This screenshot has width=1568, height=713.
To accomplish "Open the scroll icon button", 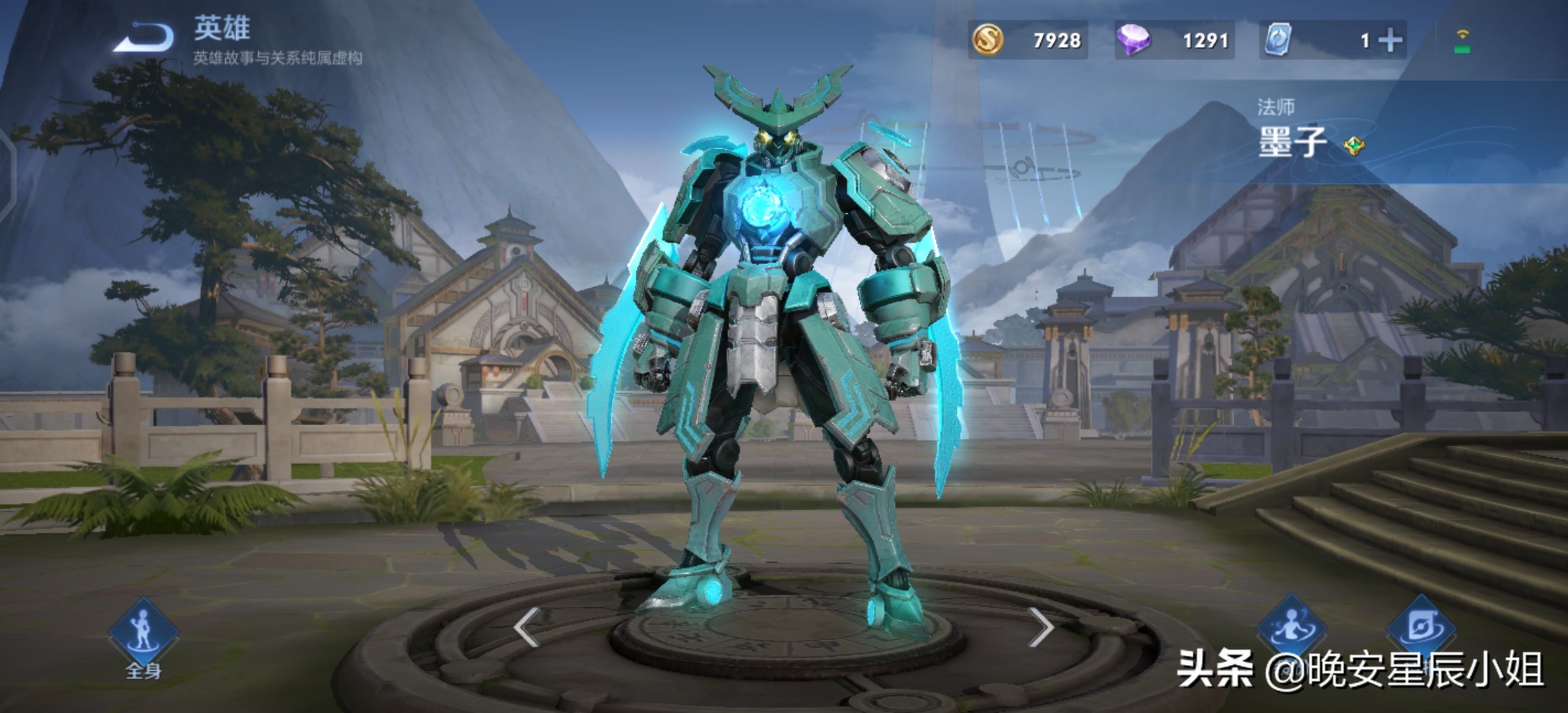I will pos(1421,627).
